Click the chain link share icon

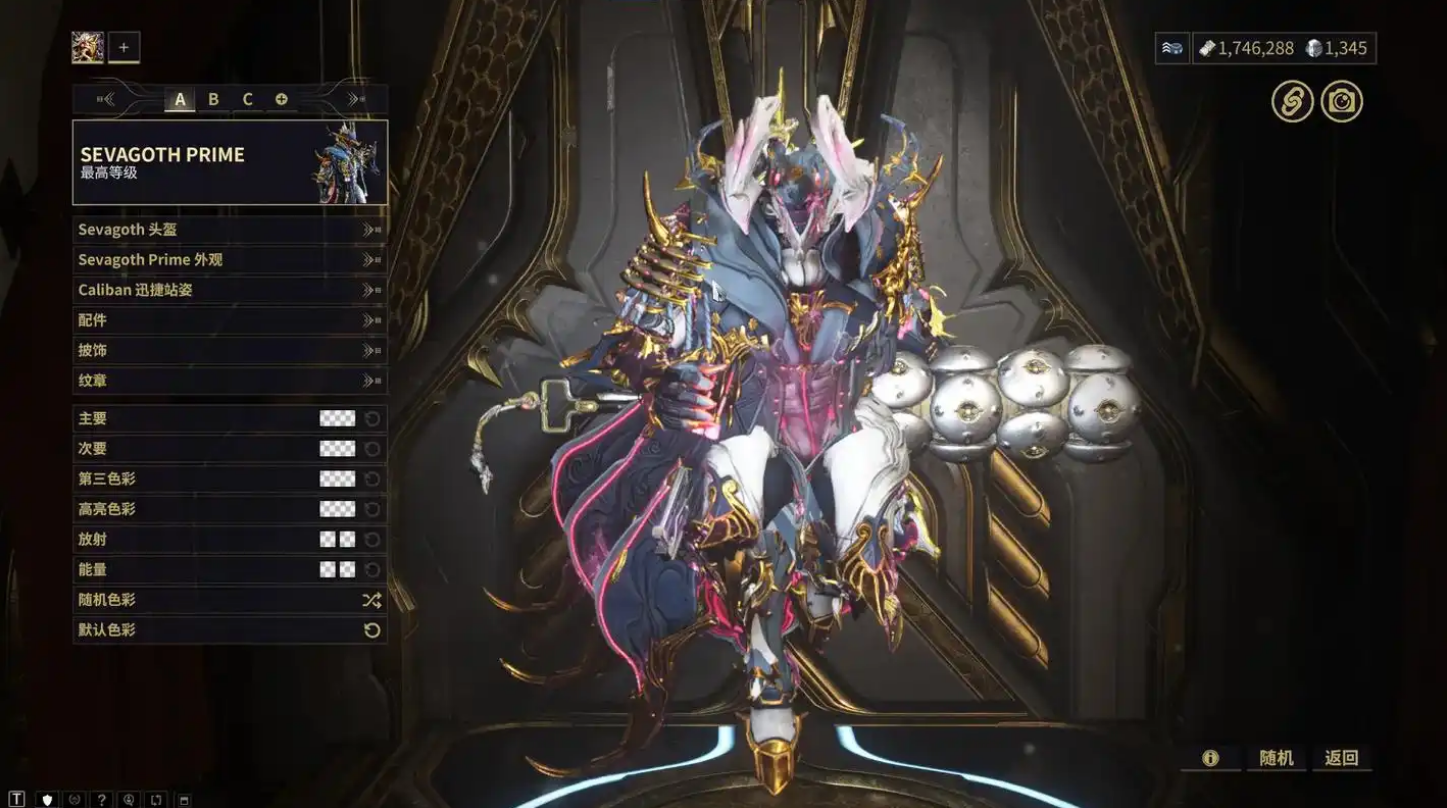pos(1292,101)
